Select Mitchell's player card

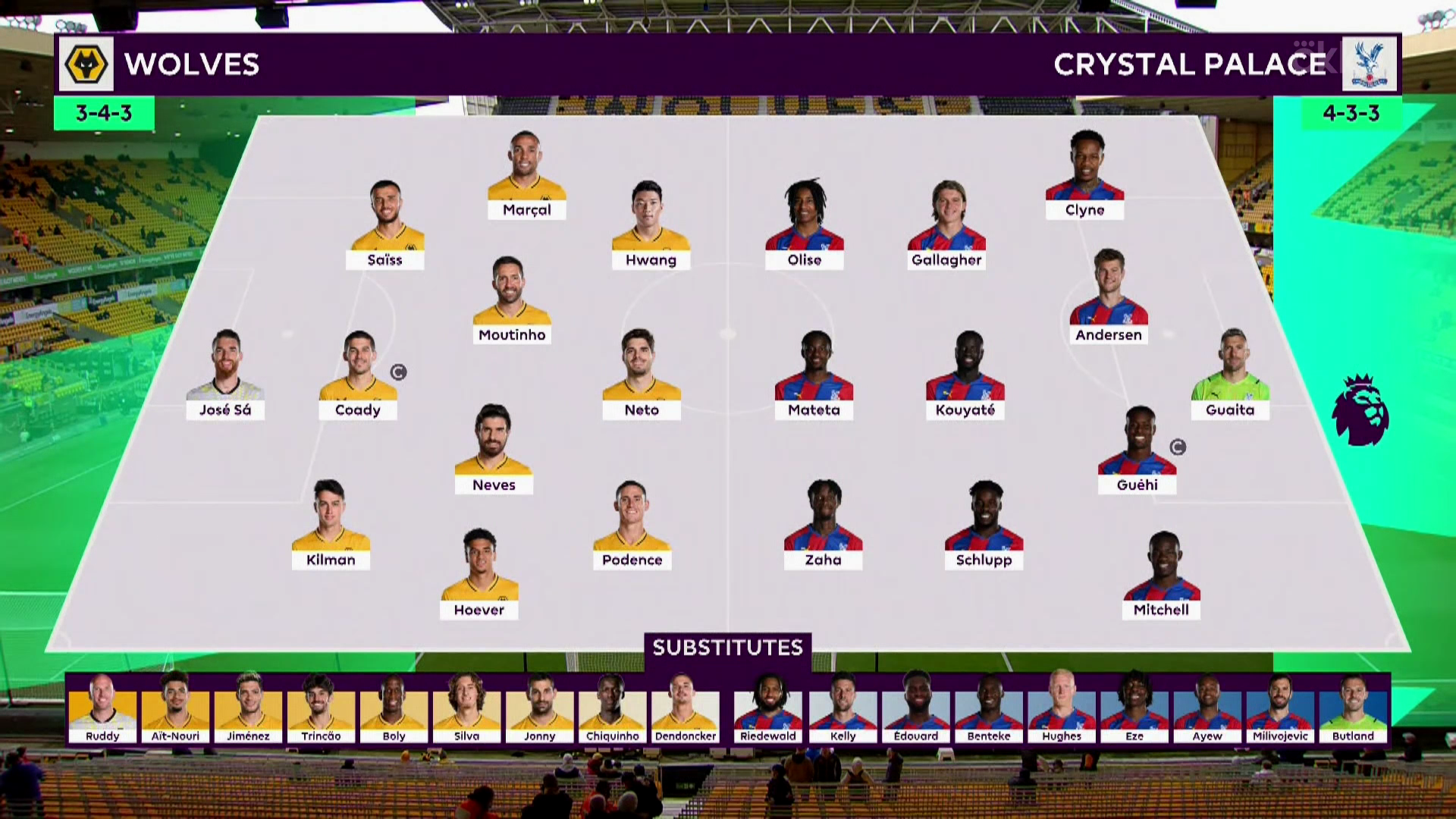click(1161, 576)
